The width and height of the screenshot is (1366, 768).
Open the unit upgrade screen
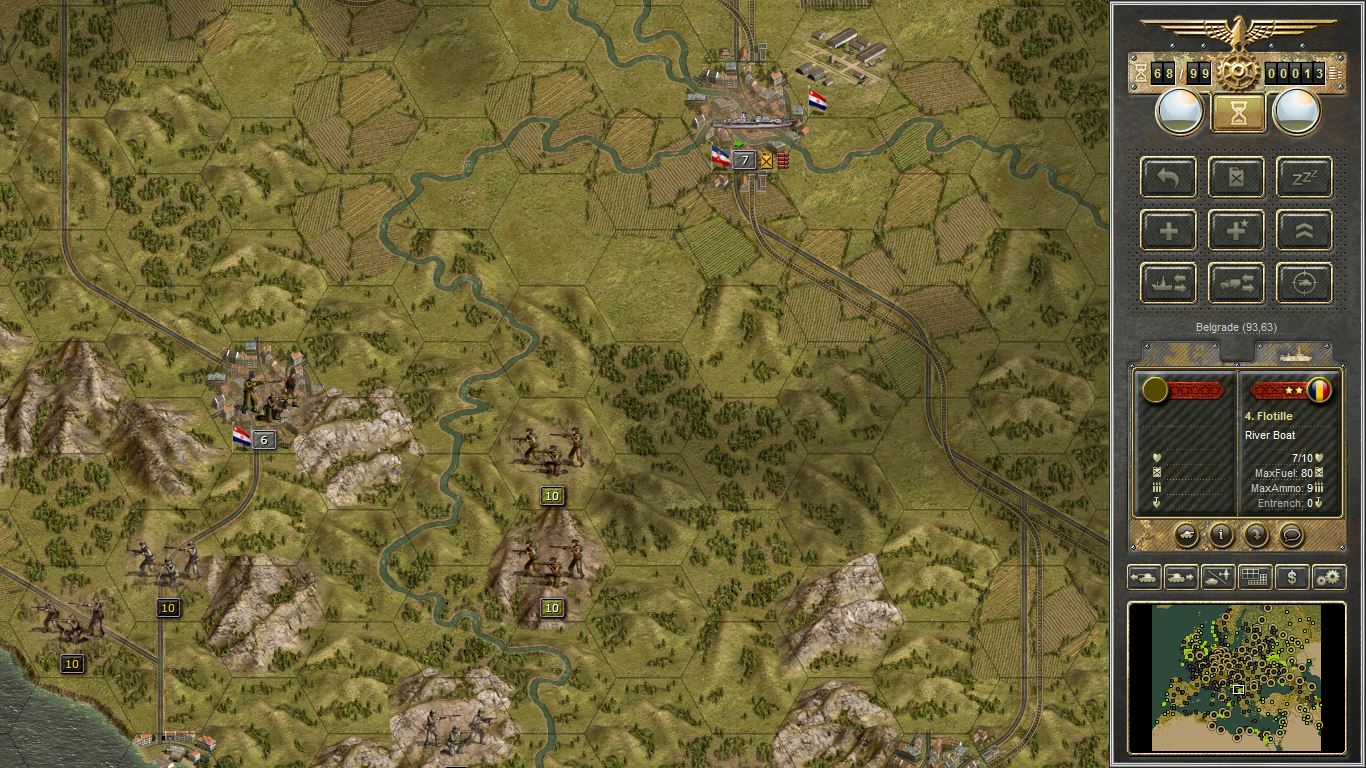tap(1303, 230)
